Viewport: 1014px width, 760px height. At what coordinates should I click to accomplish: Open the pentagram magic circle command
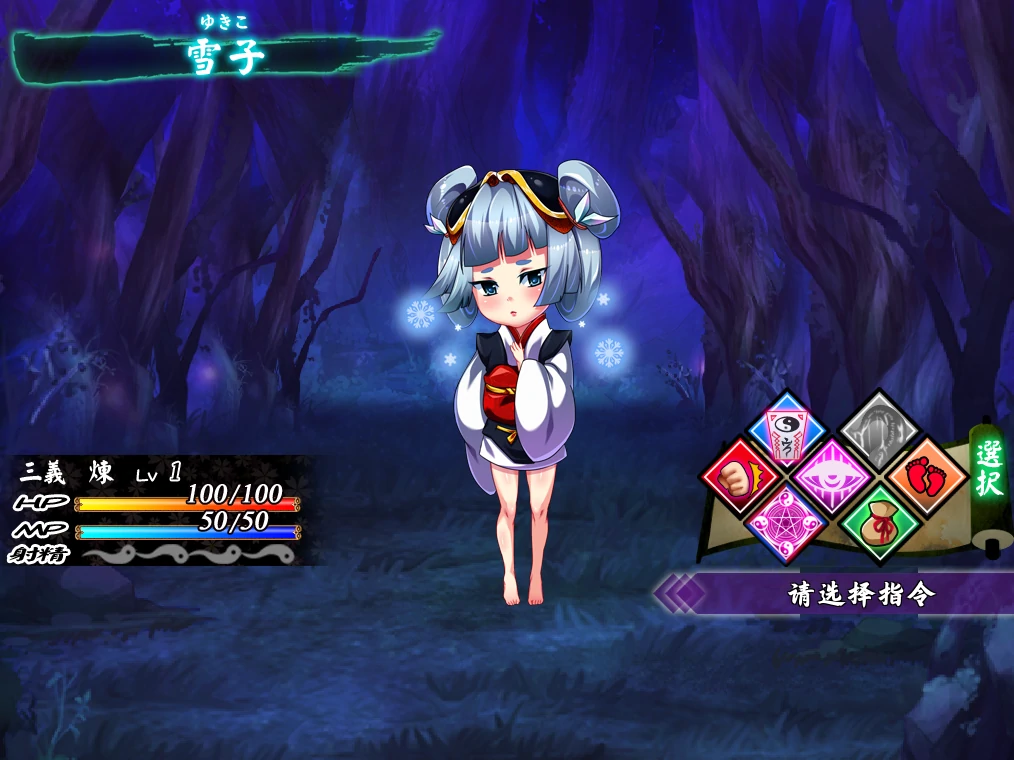[786, 521]
